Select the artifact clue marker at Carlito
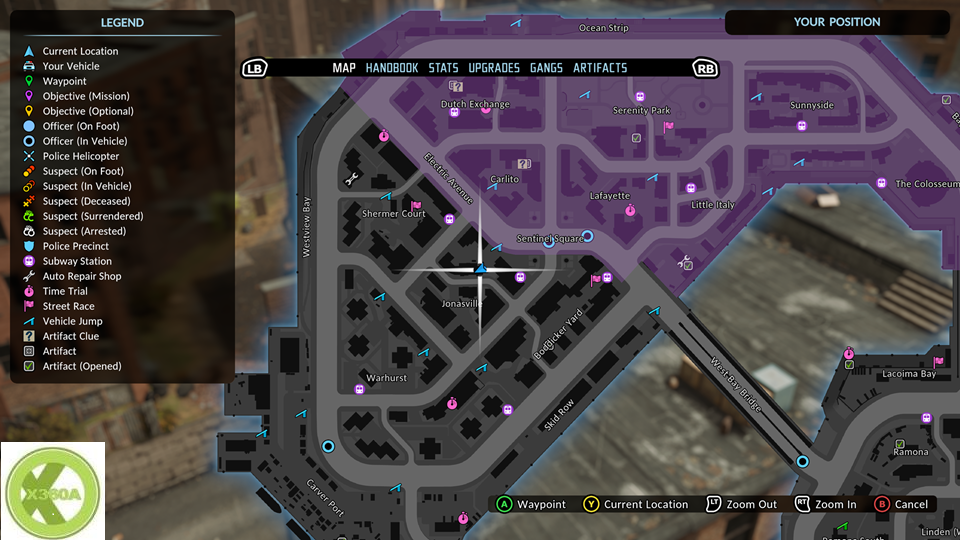 pyautogui.click(x=523, y=164)
